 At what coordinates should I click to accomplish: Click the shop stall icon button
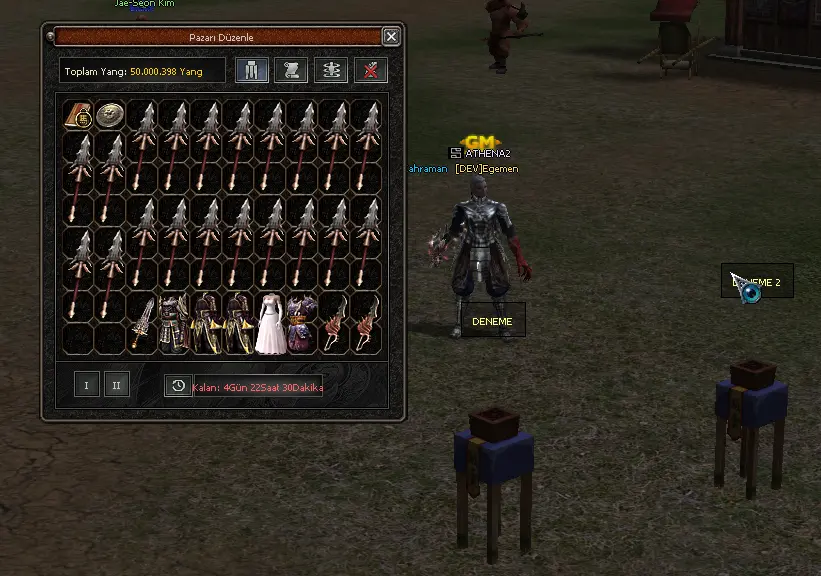click(x=252, y=70)
